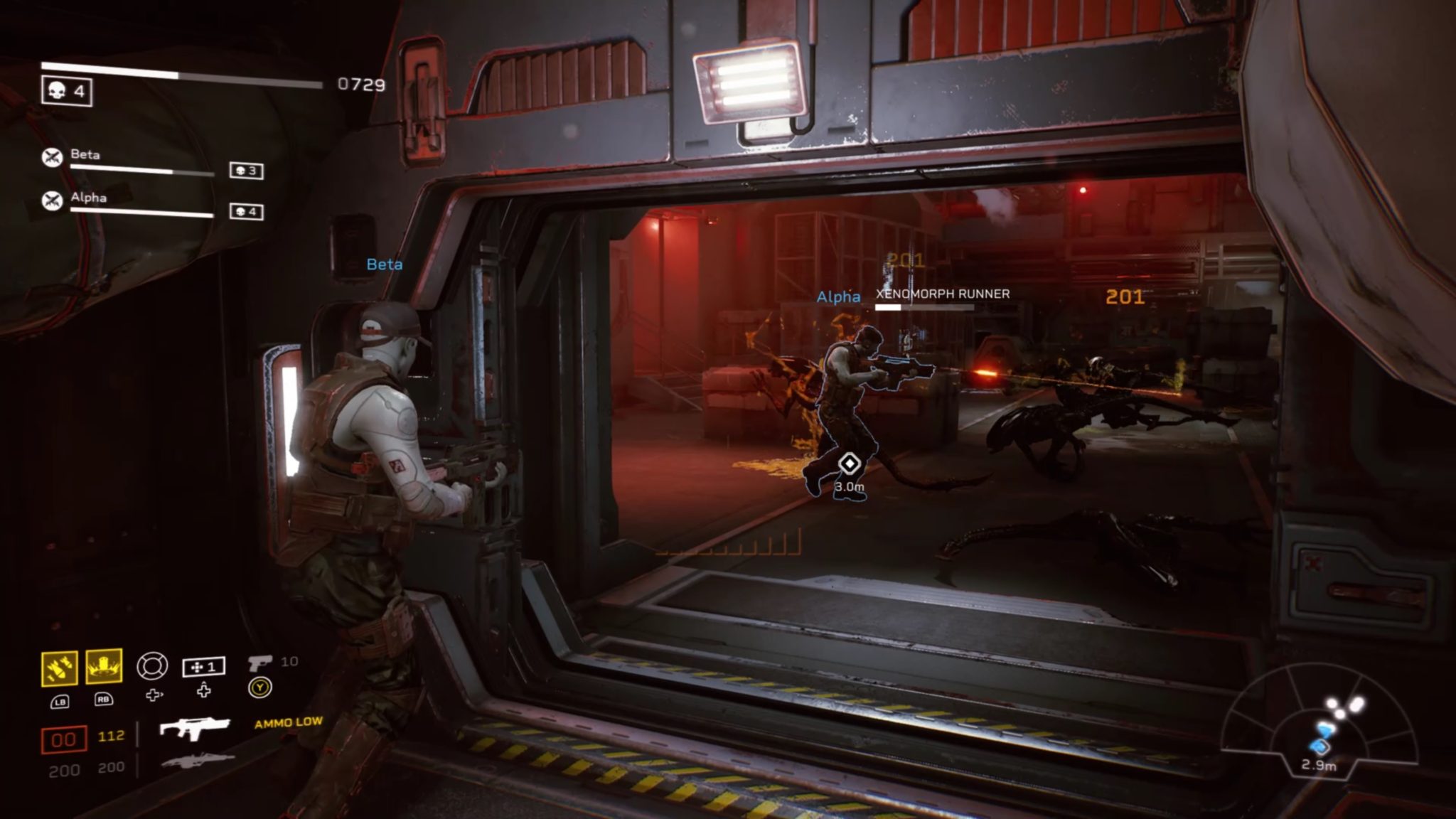Image resolution: width=1456 pixels, height=819 pixels.
Task: Select teammate Alpha's class icon
Action: [x=52, y=201]
